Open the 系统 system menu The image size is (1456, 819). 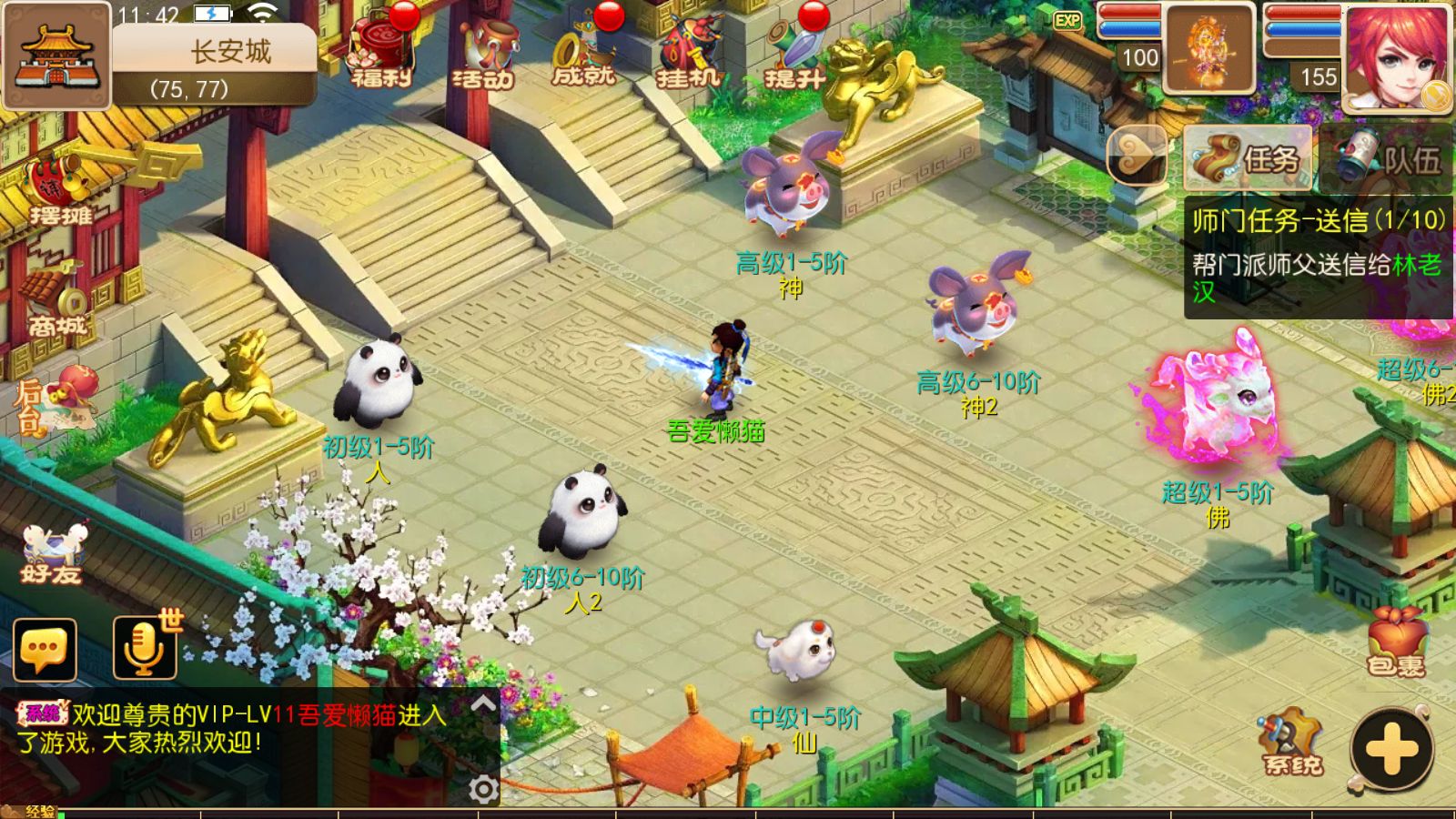click(x=1292, y=742)
